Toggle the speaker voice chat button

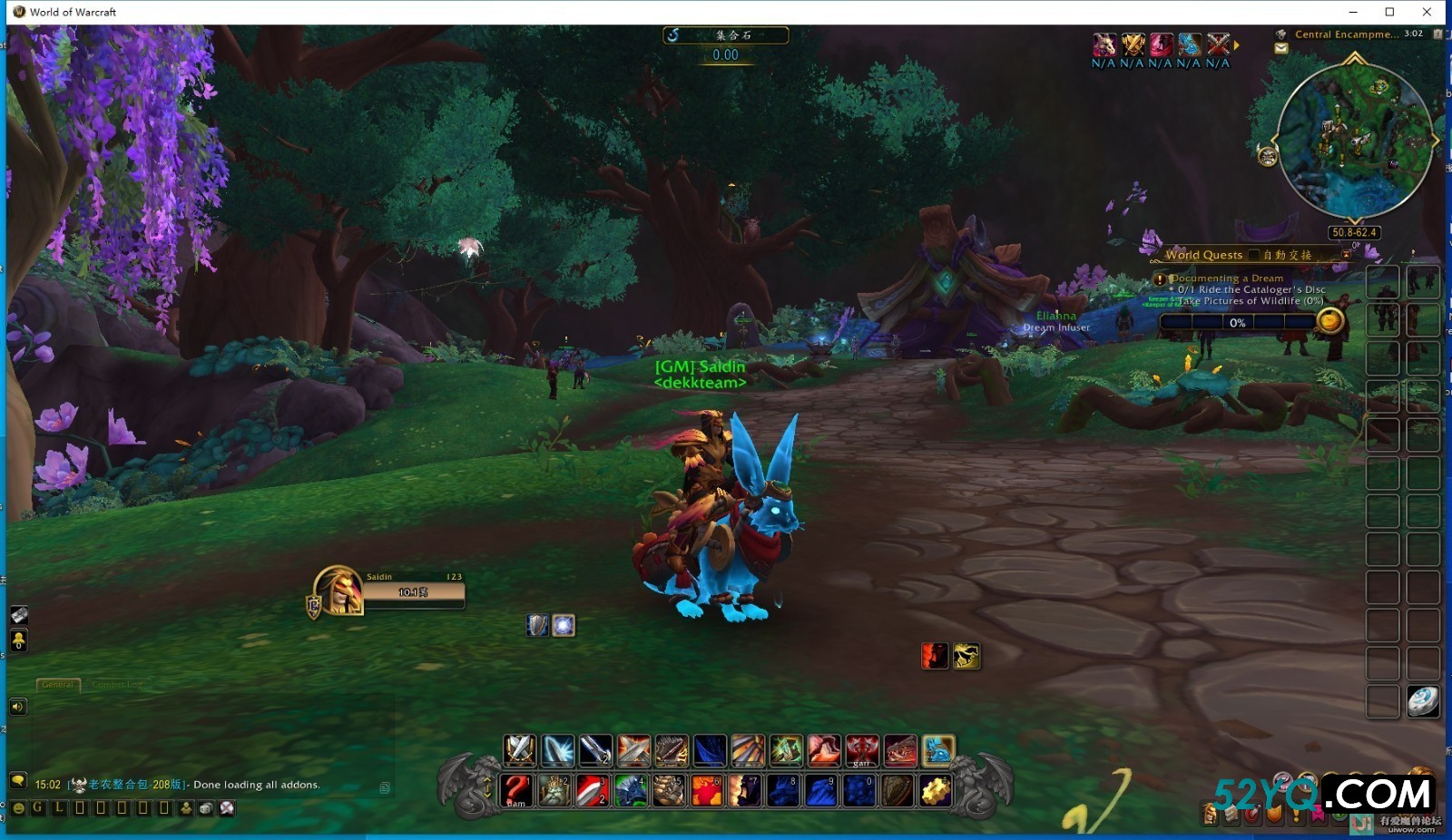pyautogui.click(x=18, y=707)
